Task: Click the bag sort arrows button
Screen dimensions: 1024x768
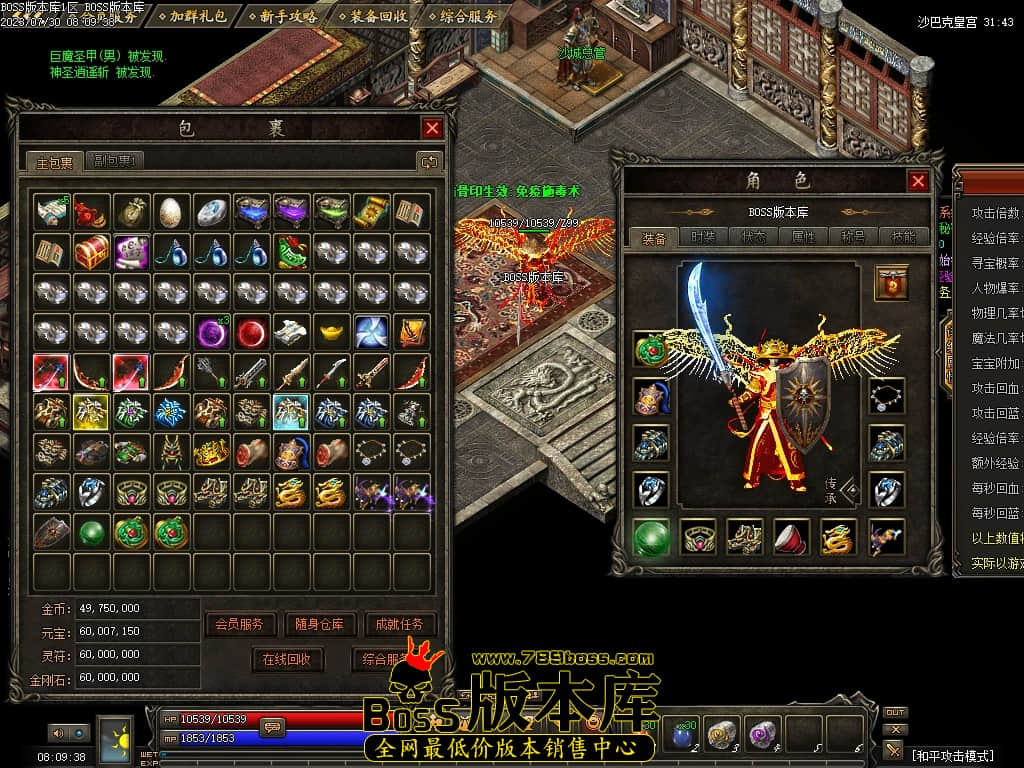Action: [429, 161]
